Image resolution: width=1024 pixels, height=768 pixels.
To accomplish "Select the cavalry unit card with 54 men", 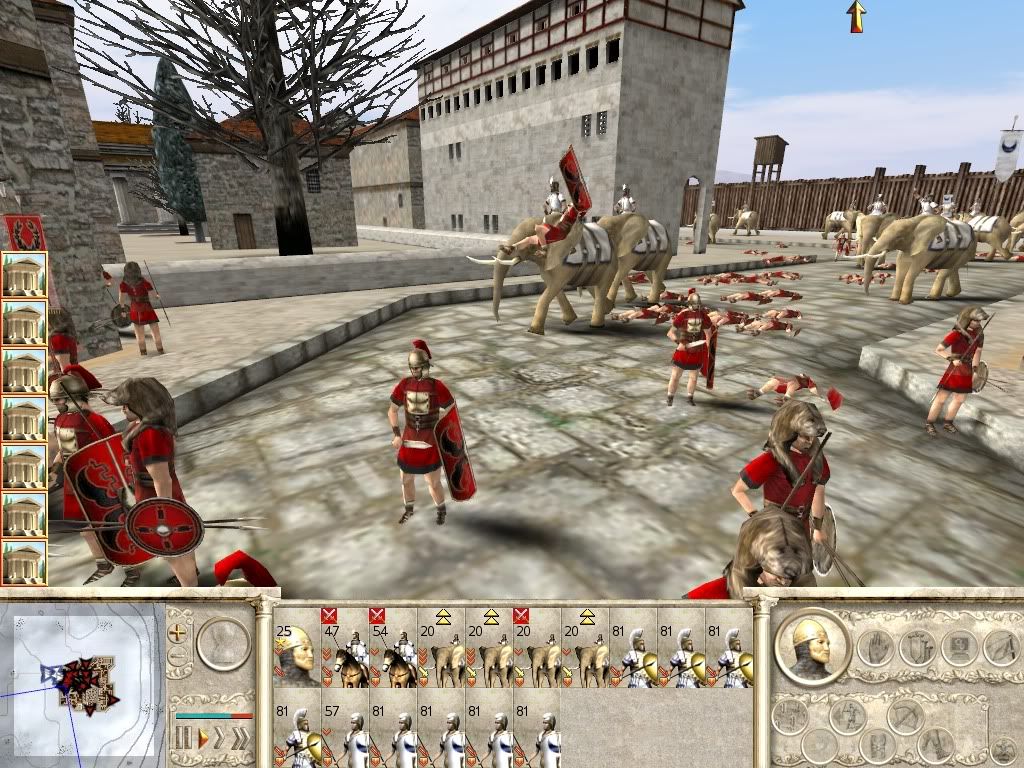I will point(394,649).
